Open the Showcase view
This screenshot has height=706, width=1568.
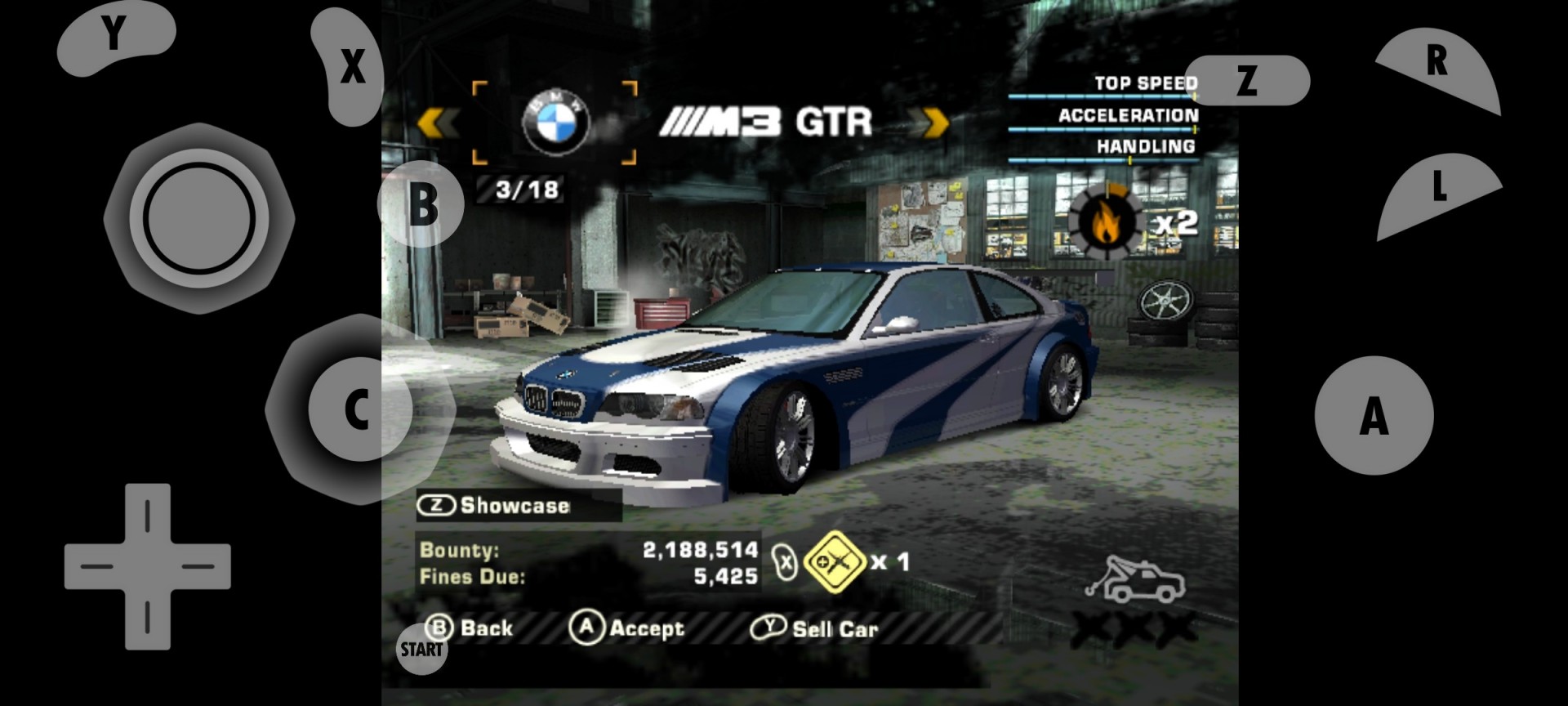pos(494,506)
